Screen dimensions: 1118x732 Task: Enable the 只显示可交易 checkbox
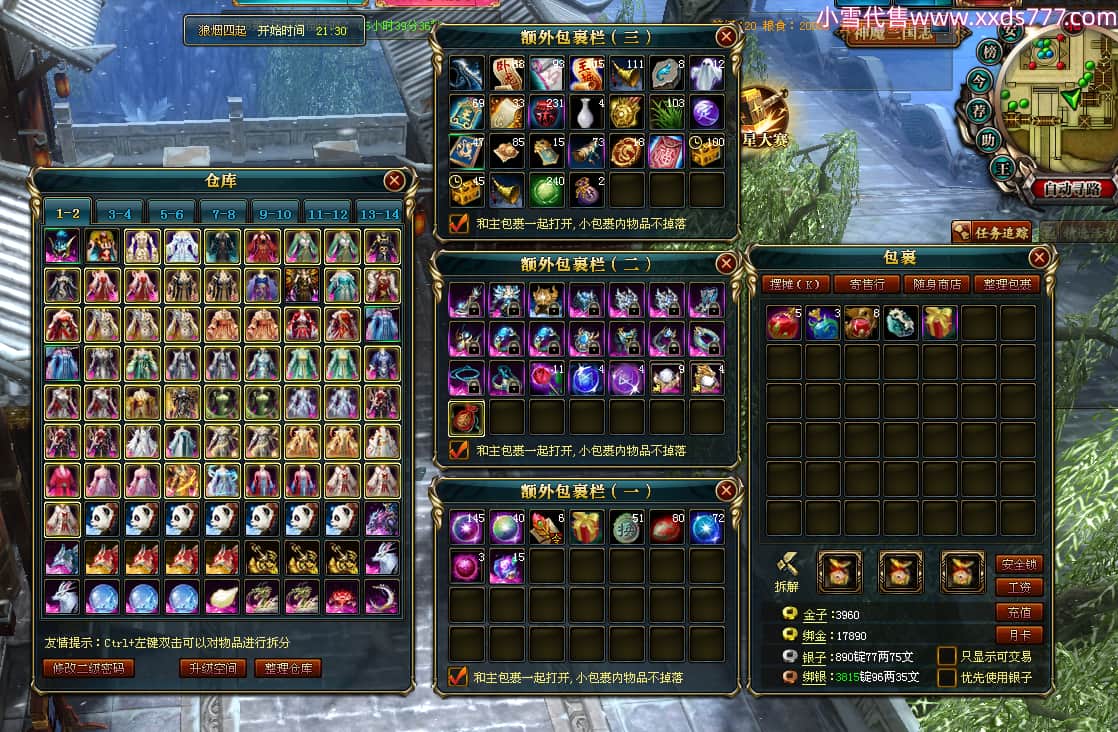[x=947, y=656]
